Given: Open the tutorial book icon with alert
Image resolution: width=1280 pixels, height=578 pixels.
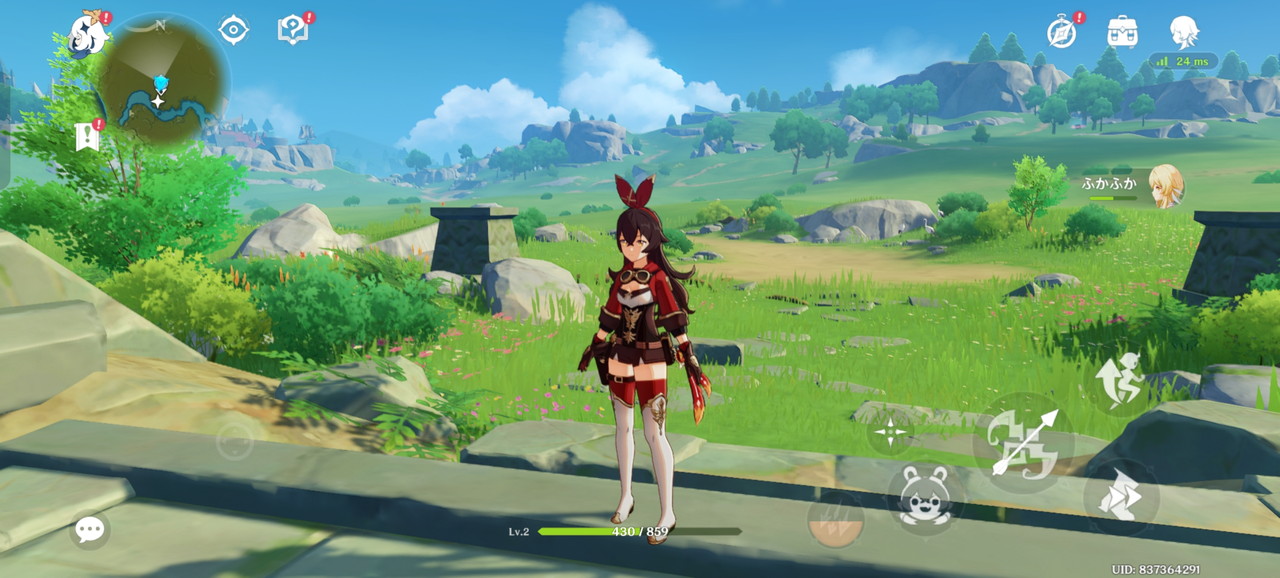Looking at the screenshot, I should click(x=292, y=30).
